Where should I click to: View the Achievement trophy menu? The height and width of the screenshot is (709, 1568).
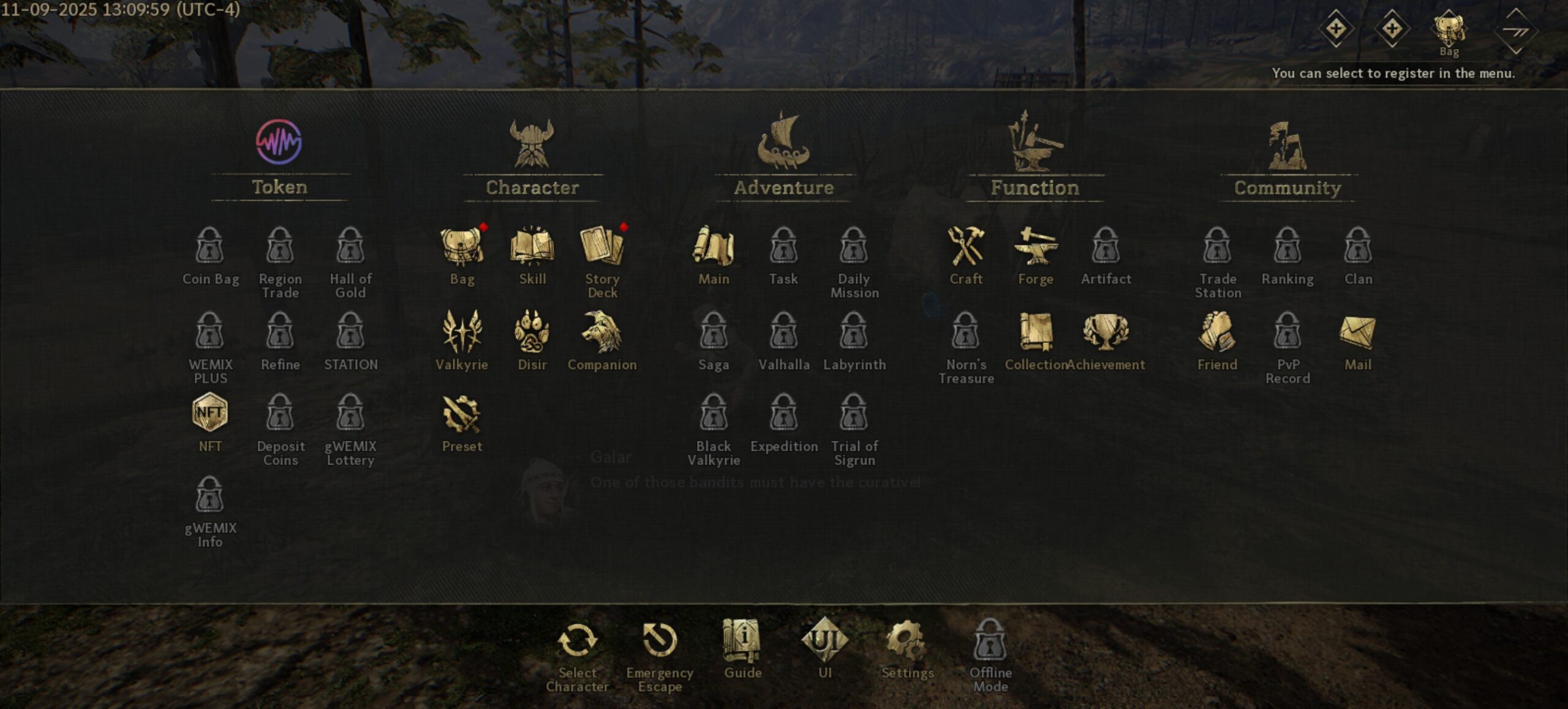[x=1106, y=333]
